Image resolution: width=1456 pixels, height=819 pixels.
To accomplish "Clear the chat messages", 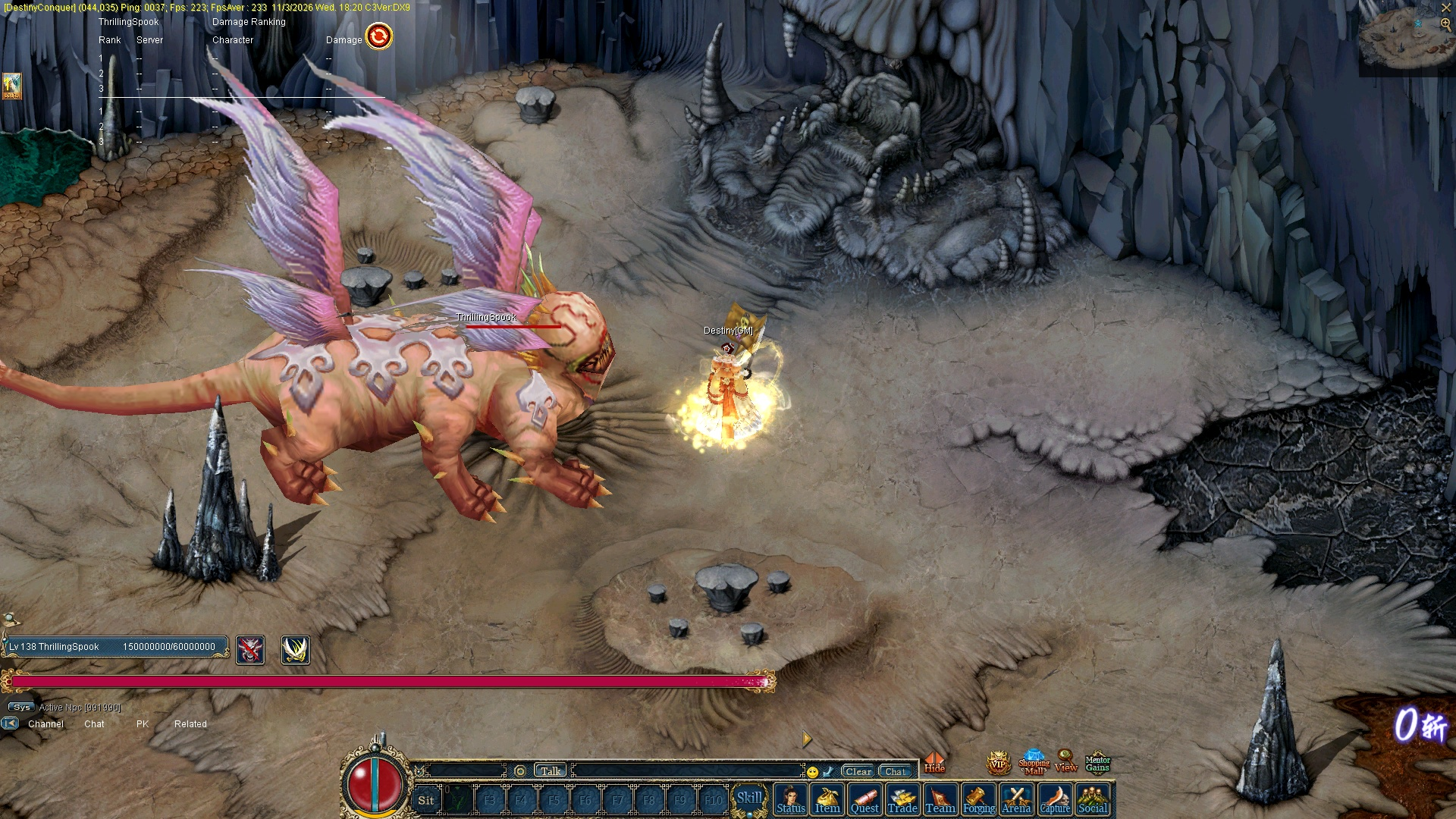I will click(x=858, y=771).
